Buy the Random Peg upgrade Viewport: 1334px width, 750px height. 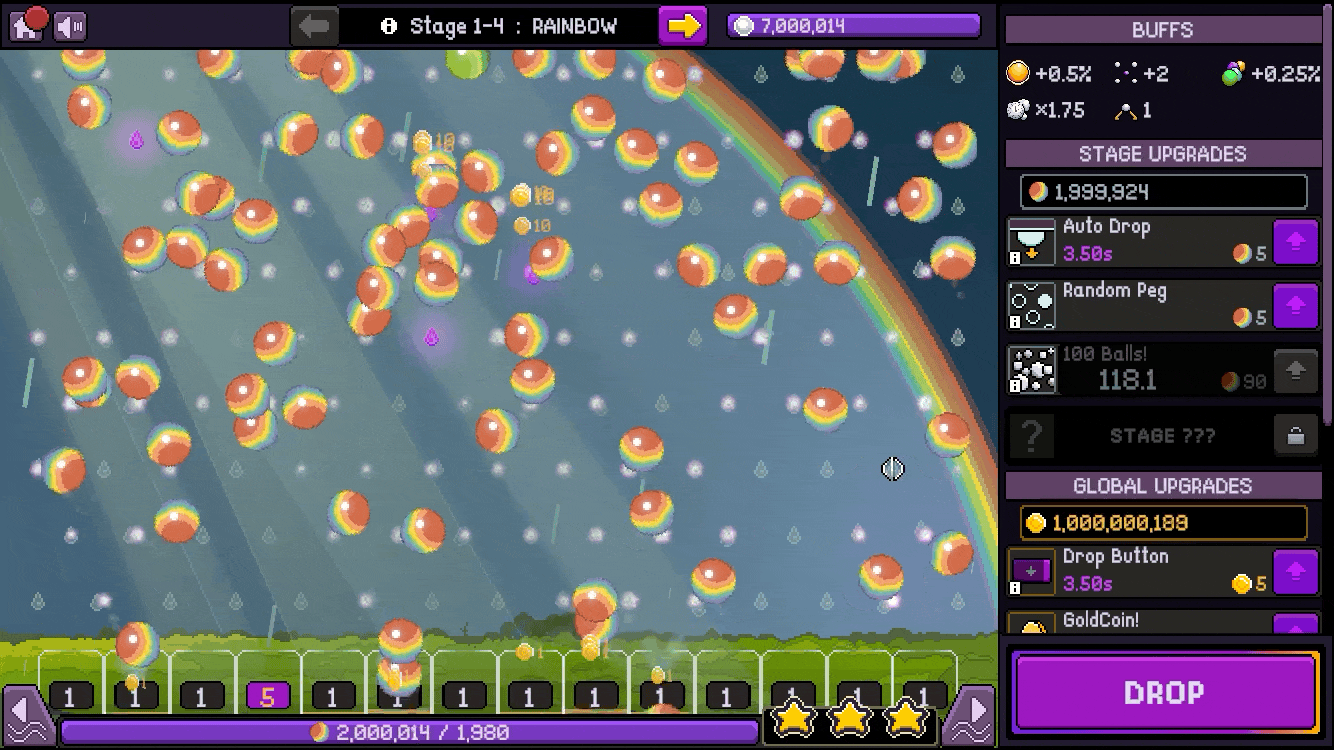pos(1295,307)
